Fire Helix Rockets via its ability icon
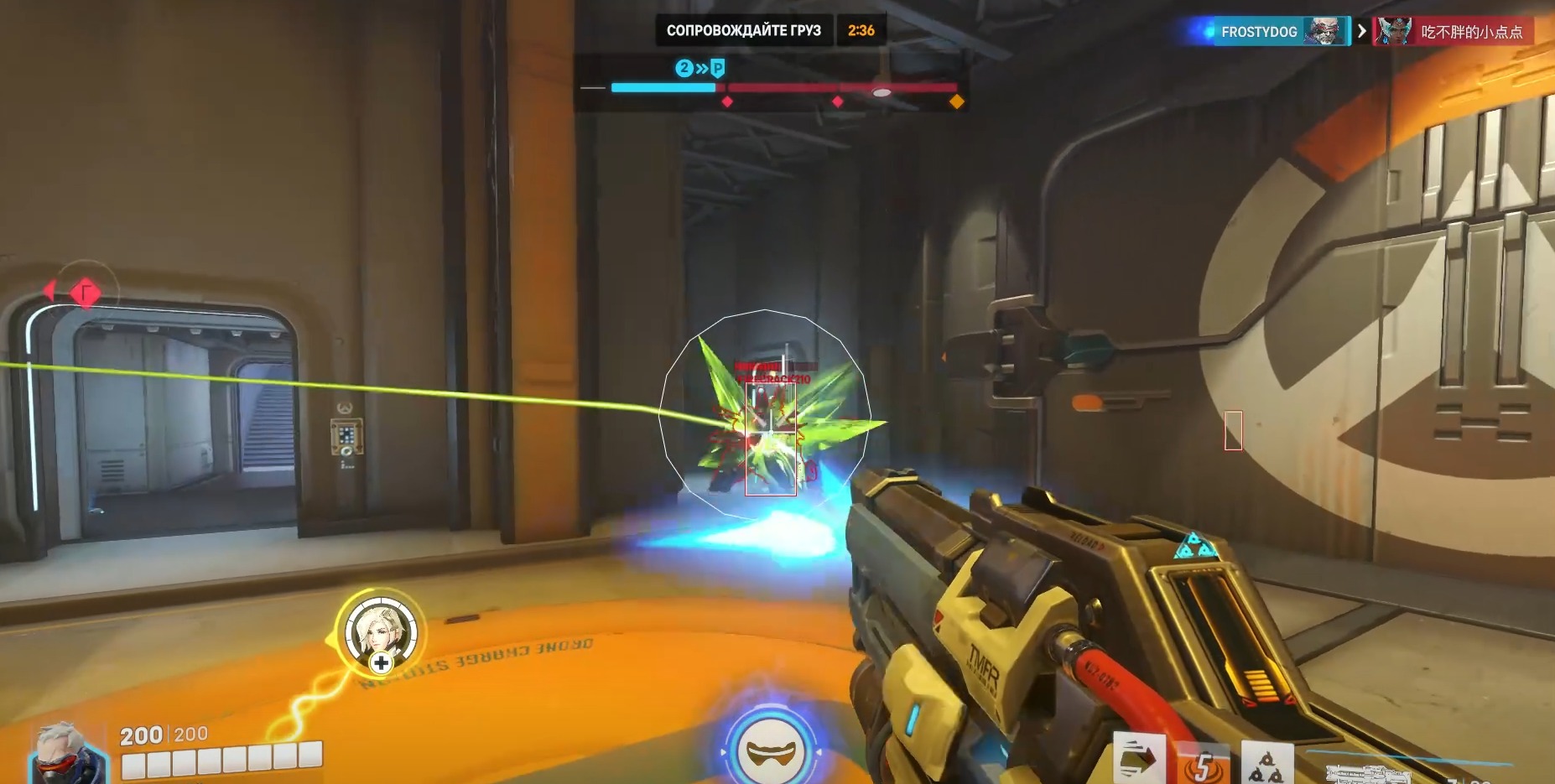The height and width of the screenshot is (784, 1555). [x=1266, y=764]
